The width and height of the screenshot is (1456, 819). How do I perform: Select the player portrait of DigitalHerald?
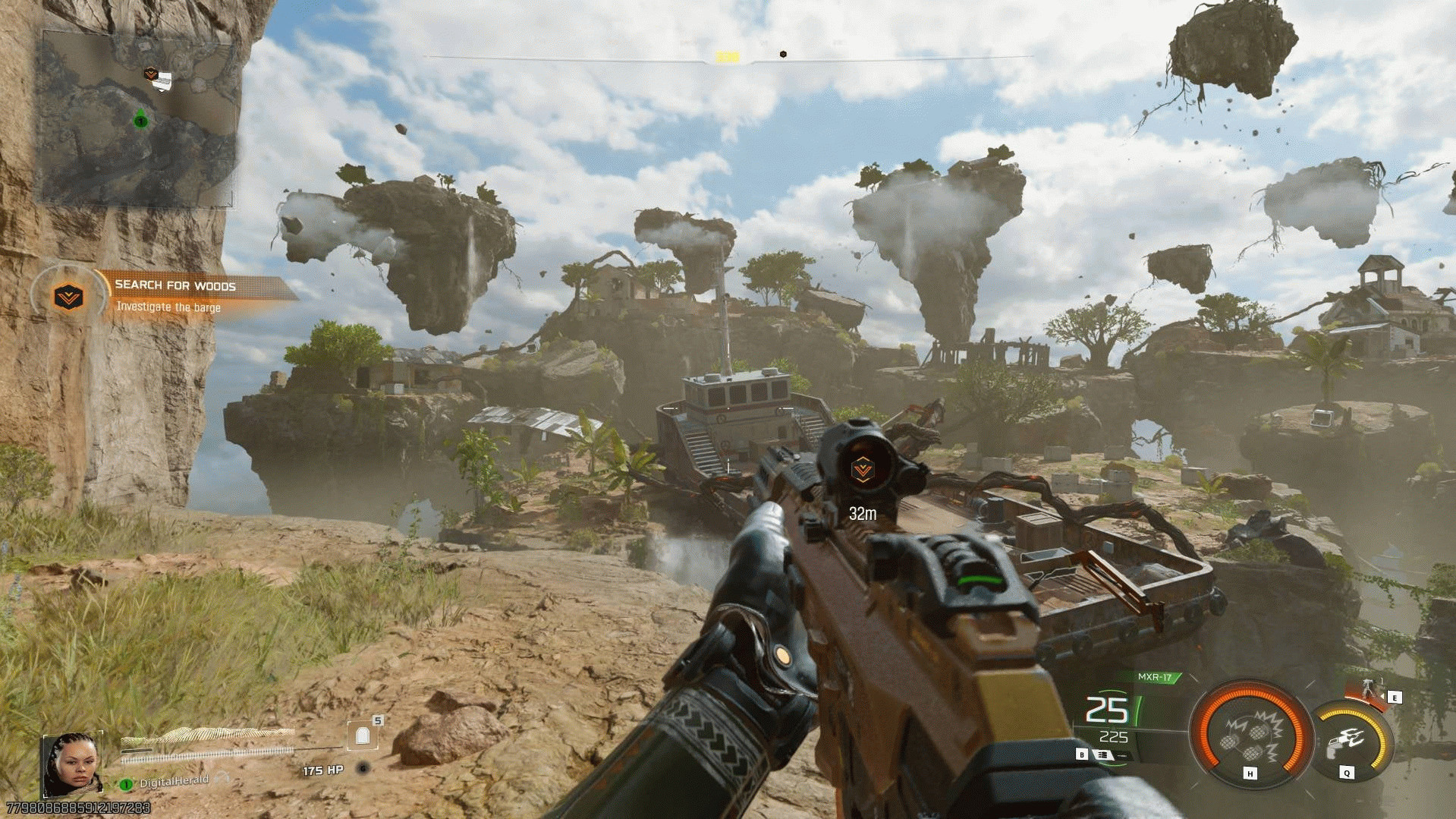(x=71, y=763)
